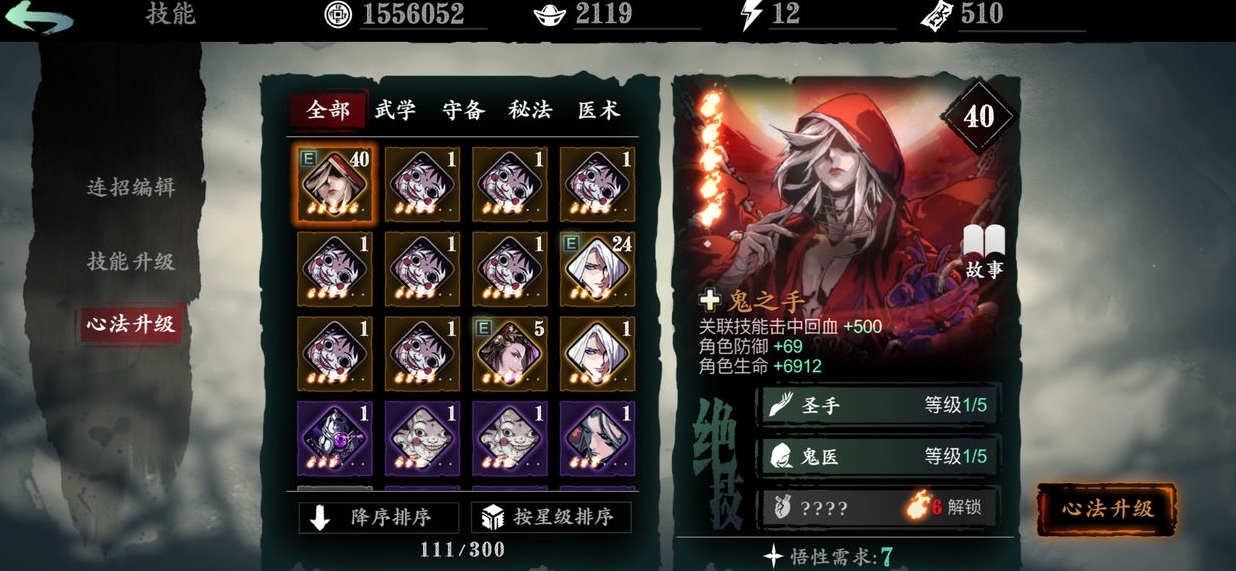Switch to the 全部 tab
This screenshot has height=571, width=1236.
[x=328, y=110]
